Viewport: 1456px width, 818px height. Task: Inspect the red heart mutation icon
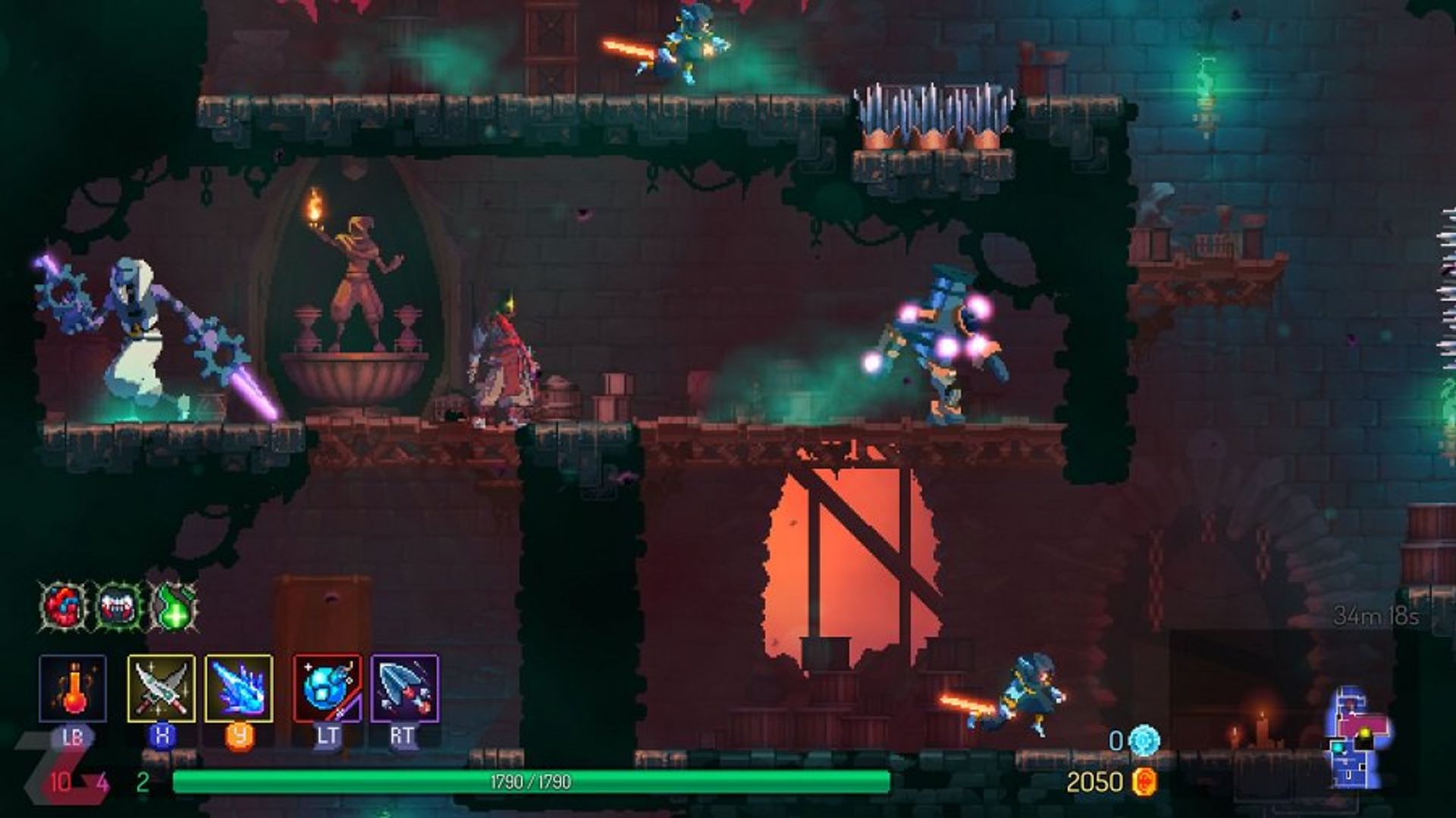point(64,606)
